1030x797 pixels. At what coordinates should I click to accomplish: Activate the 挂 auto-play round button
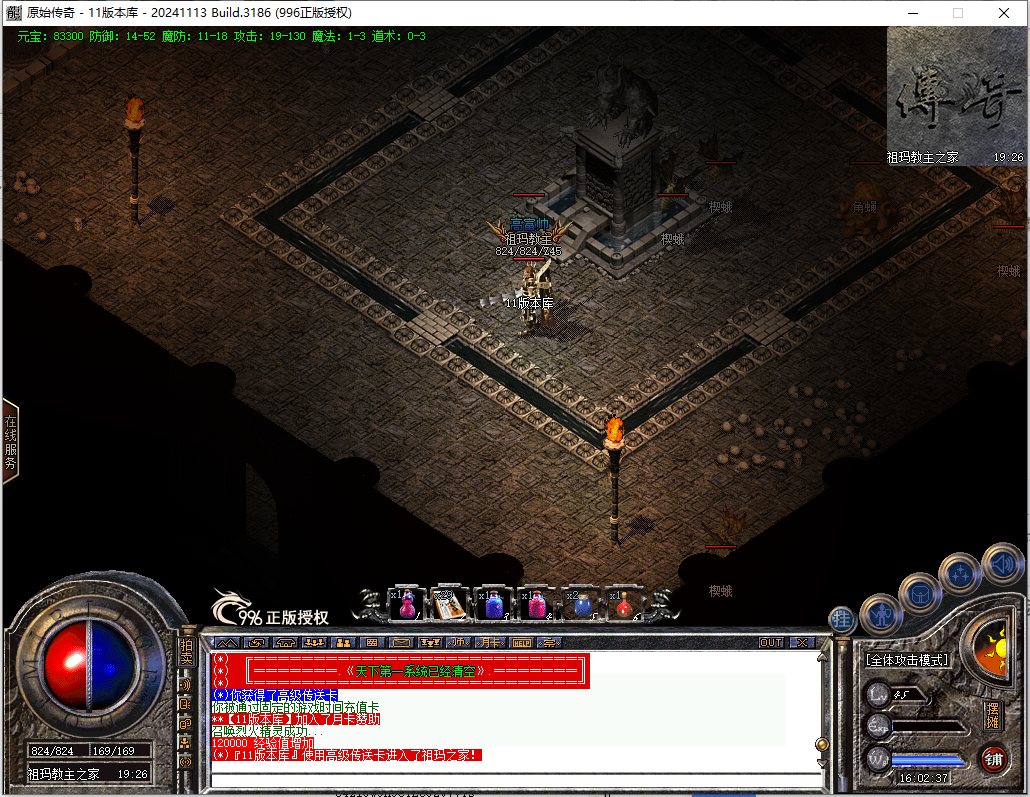(843, 620)
